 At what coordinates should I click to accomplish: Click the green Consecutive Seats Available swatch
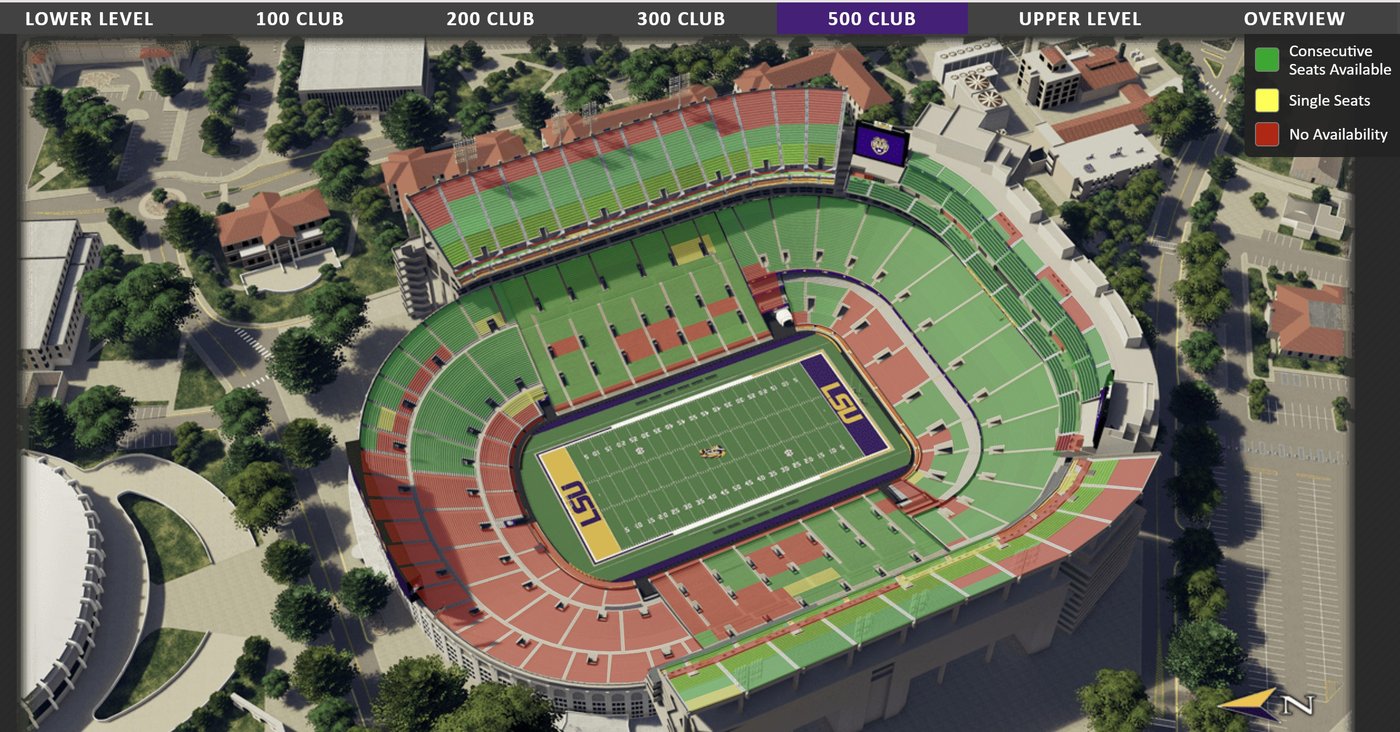tap(1267, 60)
